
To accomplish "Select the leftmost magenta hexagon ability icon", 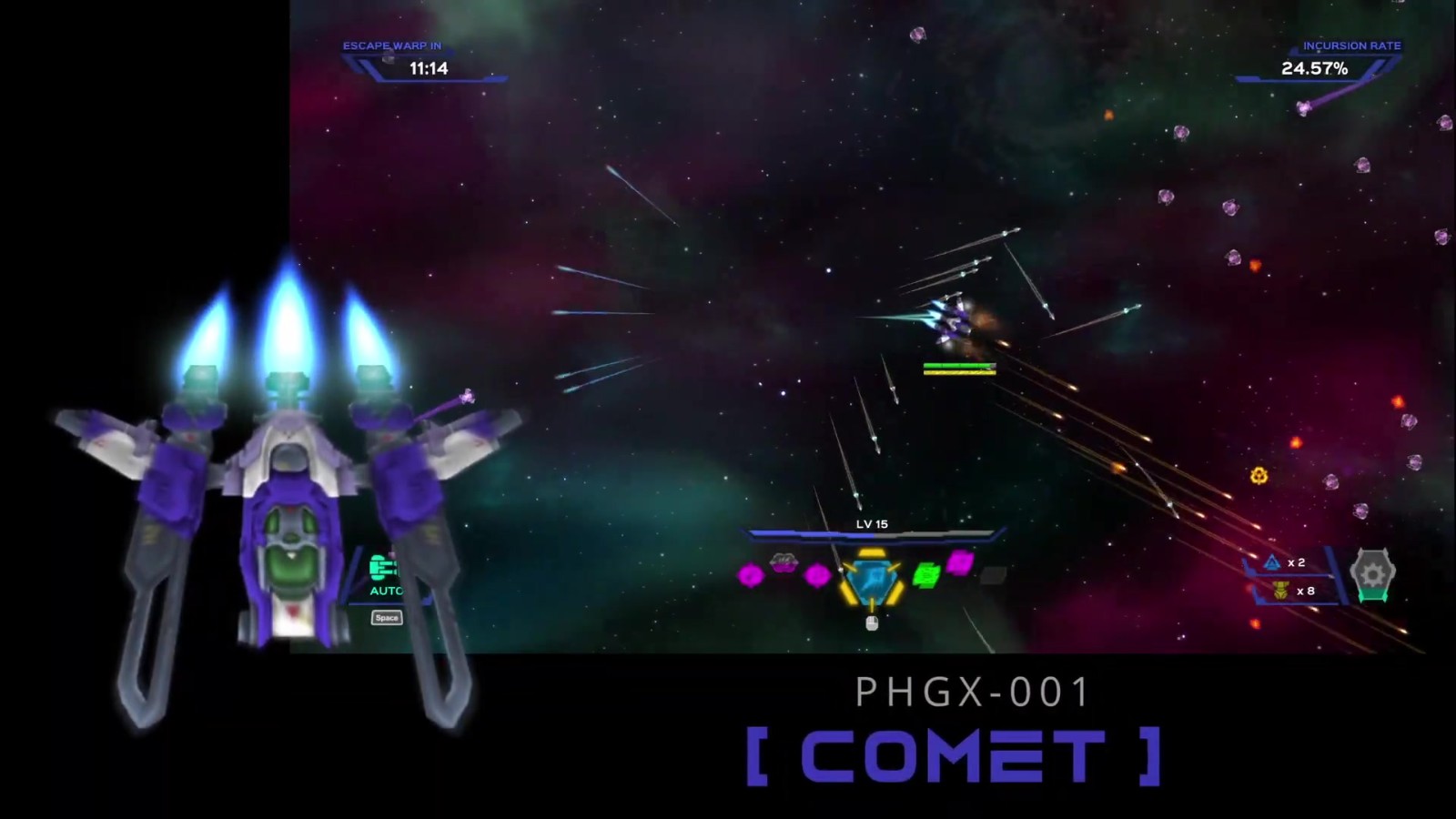I will point(751,577).
